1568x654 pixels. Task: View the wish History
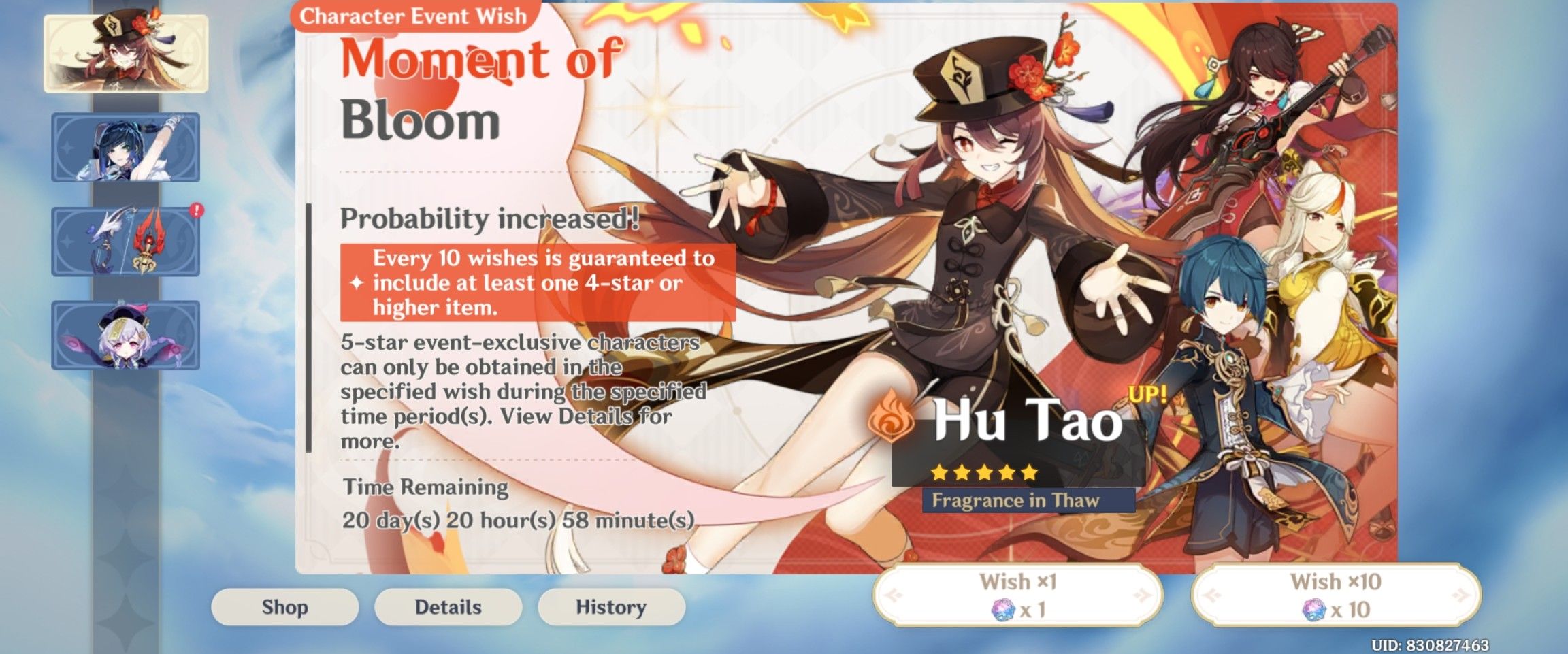611,605
